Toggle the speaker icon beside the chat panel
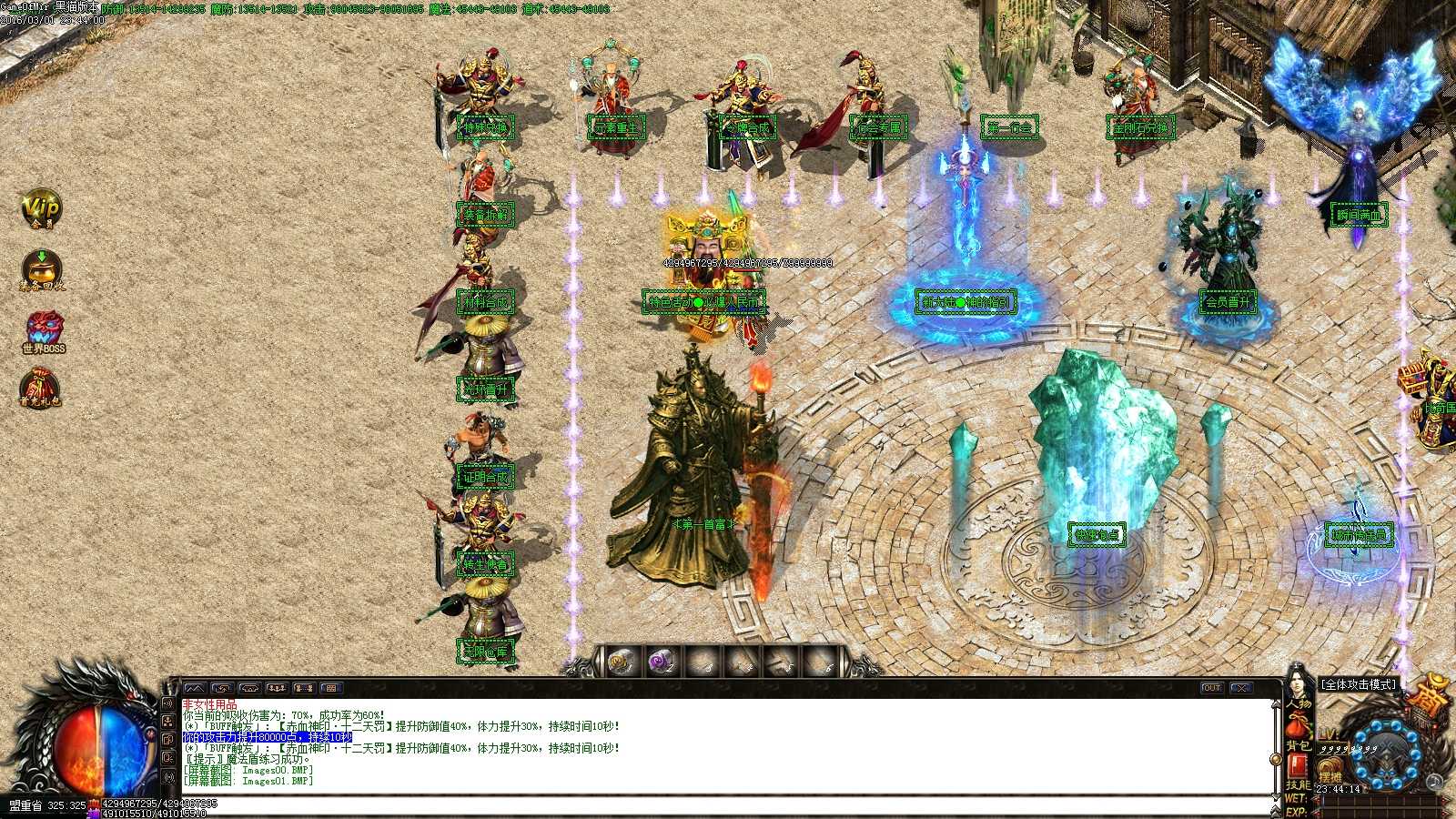The height and width of the screenshot is (819, 1456). click(x=168, y=703)
